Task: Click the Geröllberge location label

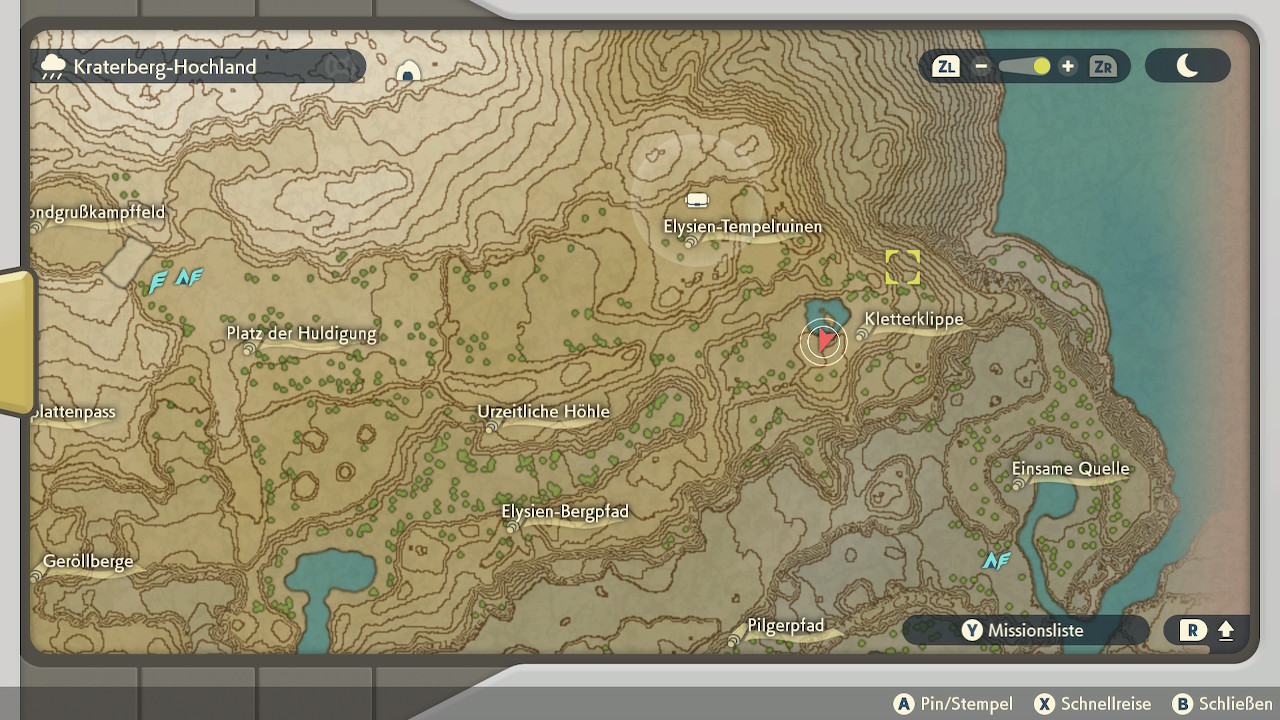Action: point(88,562)
